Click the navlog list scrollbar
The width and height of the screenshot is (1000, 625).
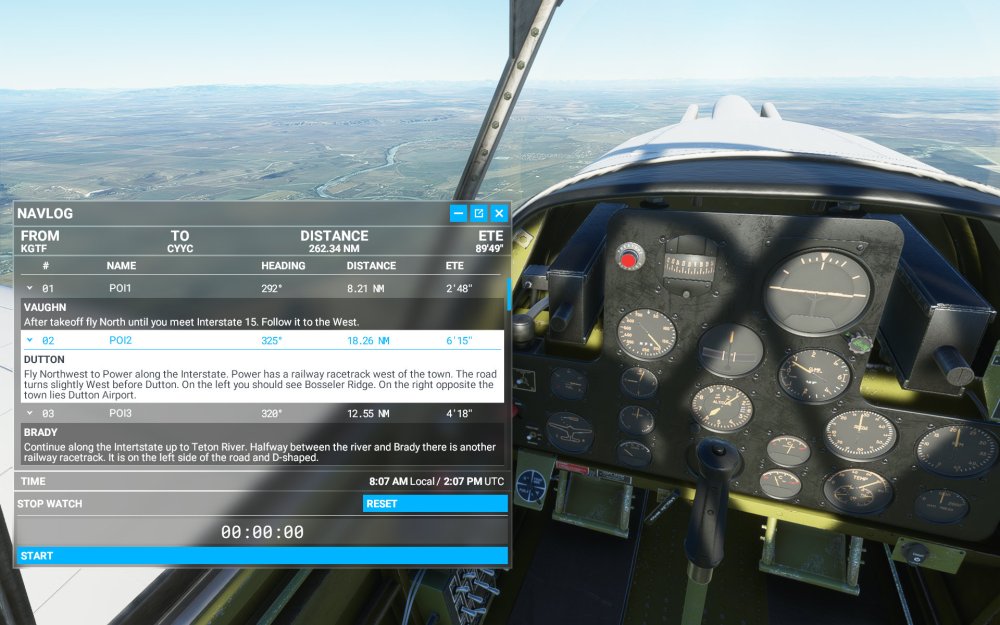[509, 296]
